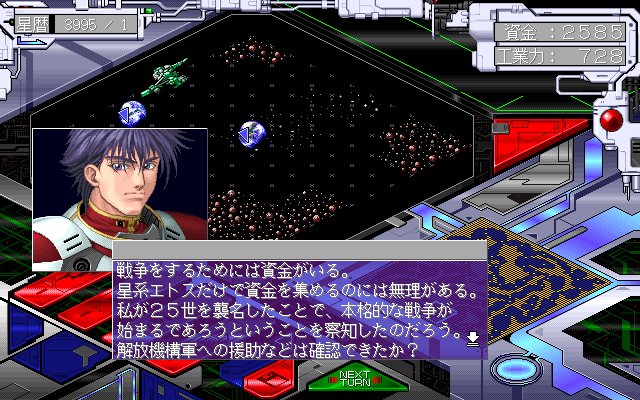Activate the red sphere button
This screenshot has height=400, width=640.
click(609, 122)
